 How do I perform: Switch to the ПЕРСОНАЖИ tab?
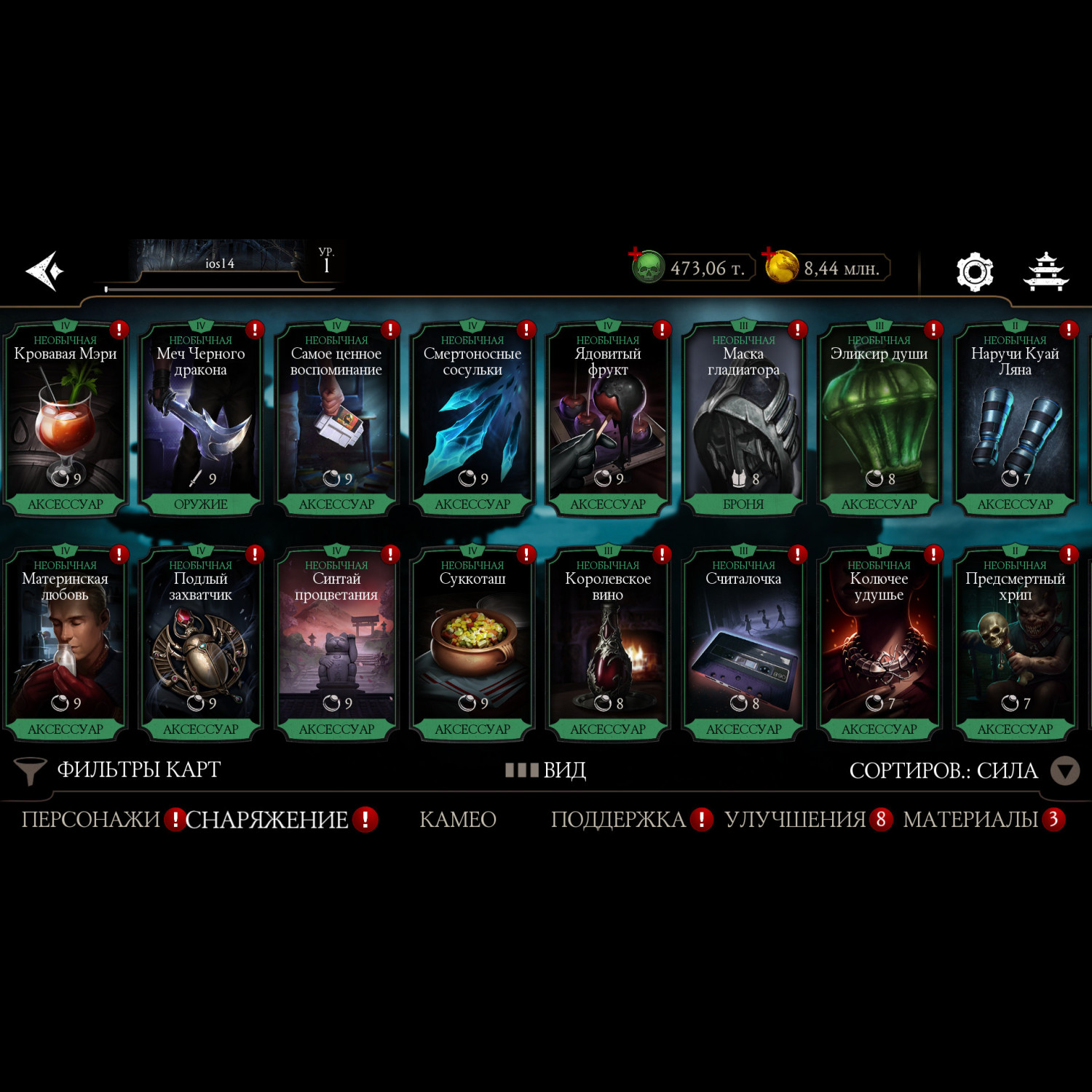coord(90,820)
